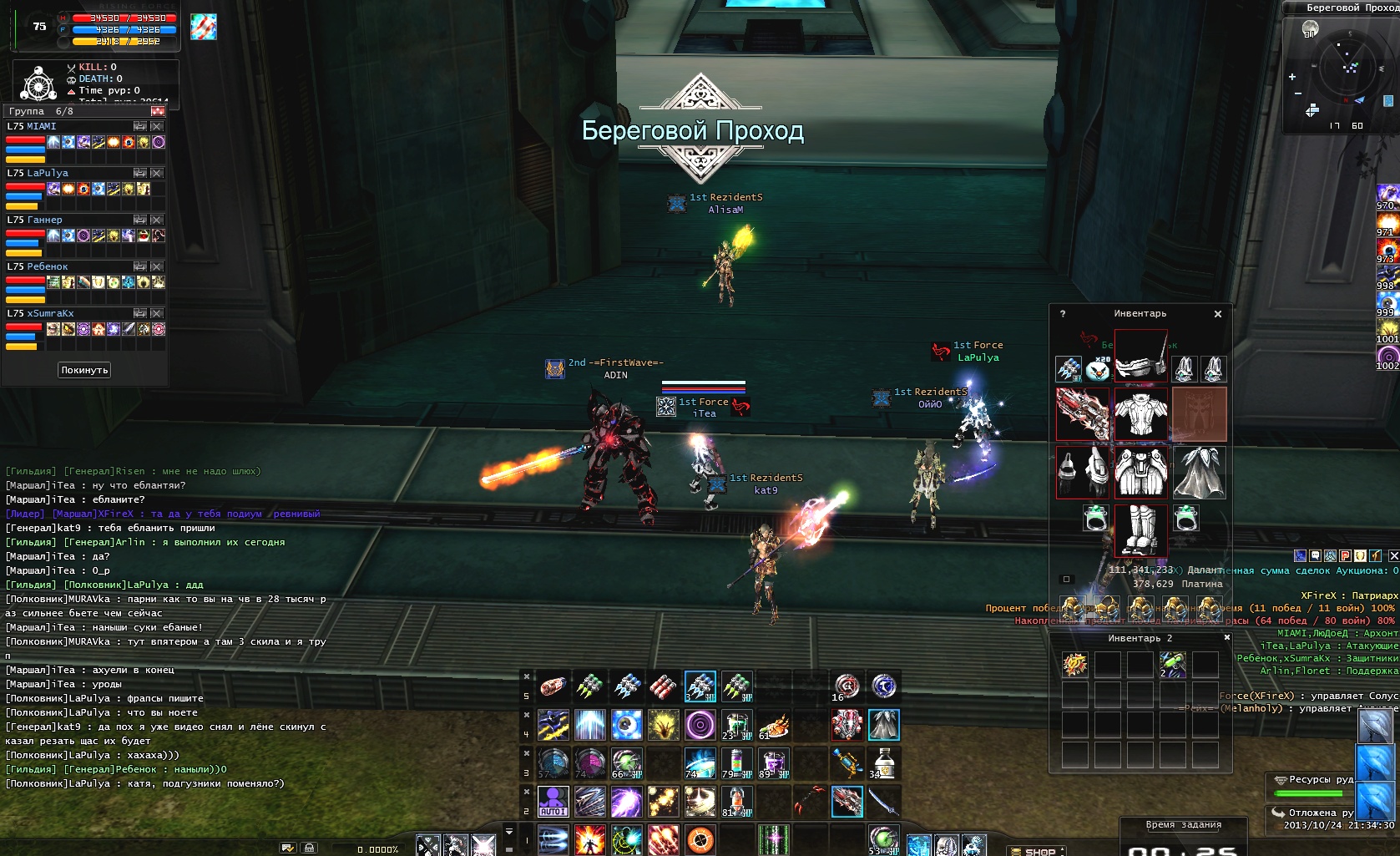Zoom in the minimap with plus
Viewport: 1400px width, 856px height.
(x=1292, y=77)
